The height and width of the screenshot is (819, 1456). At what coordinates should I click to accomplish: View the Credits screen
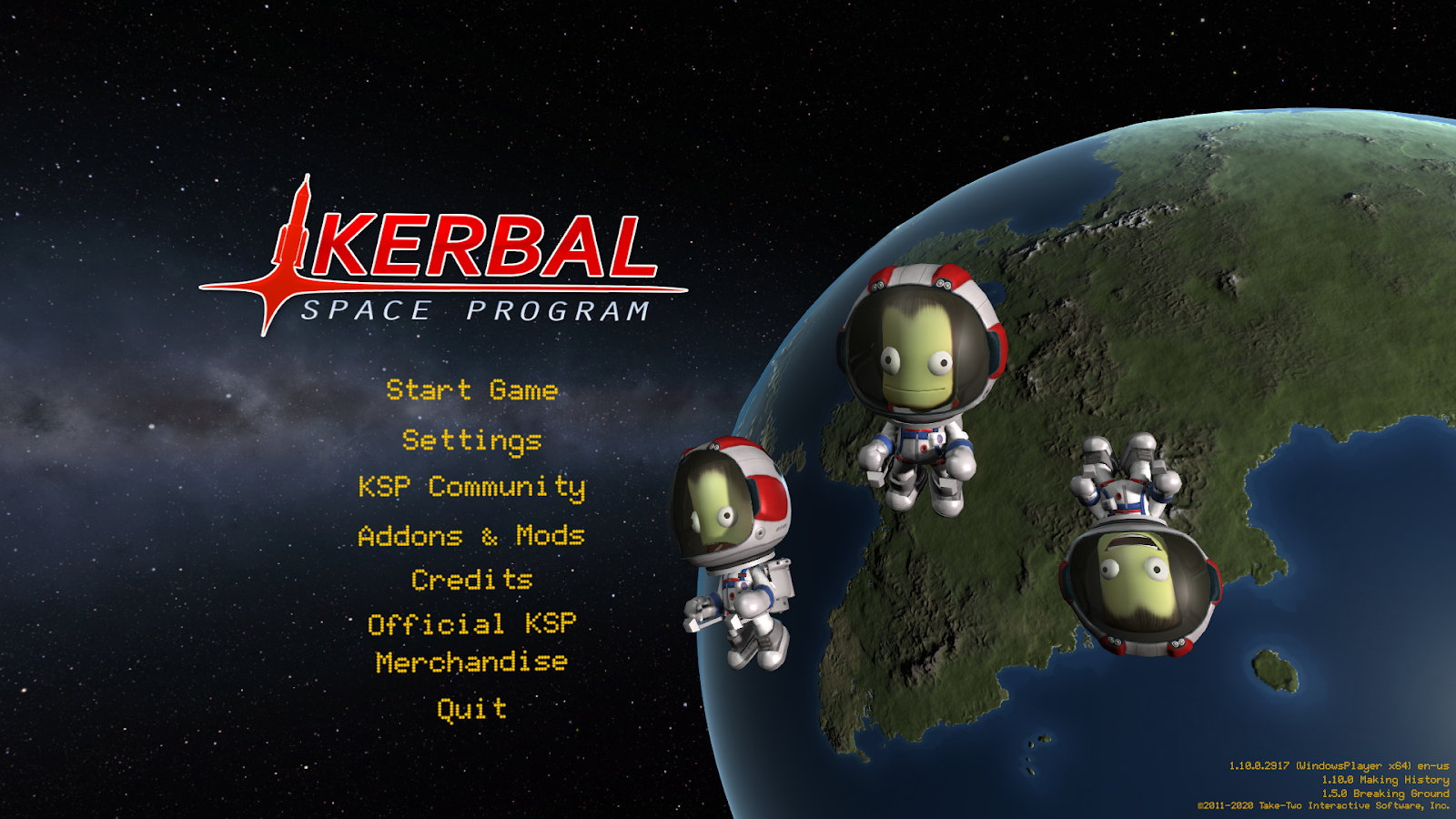tap(471, 580)
